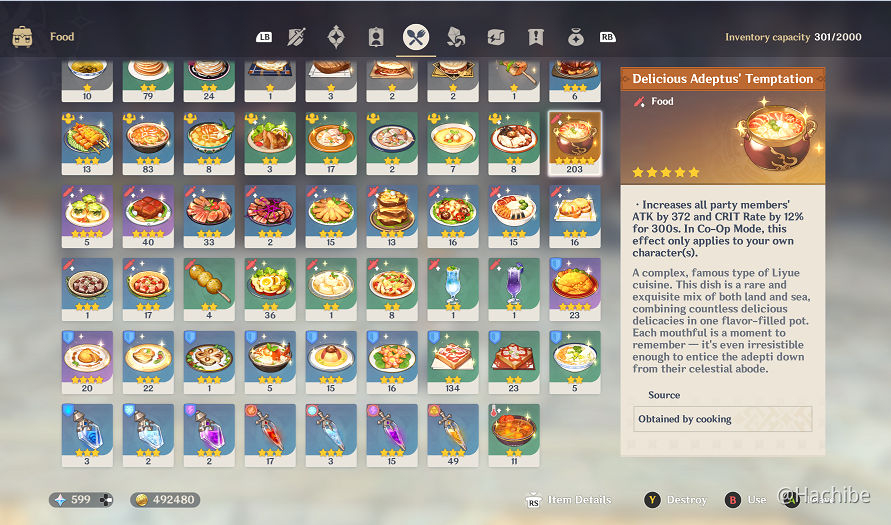This screenshot has height=525, width=891.
Task: Open the Quest items tab
Action: (x=536, y=37)
